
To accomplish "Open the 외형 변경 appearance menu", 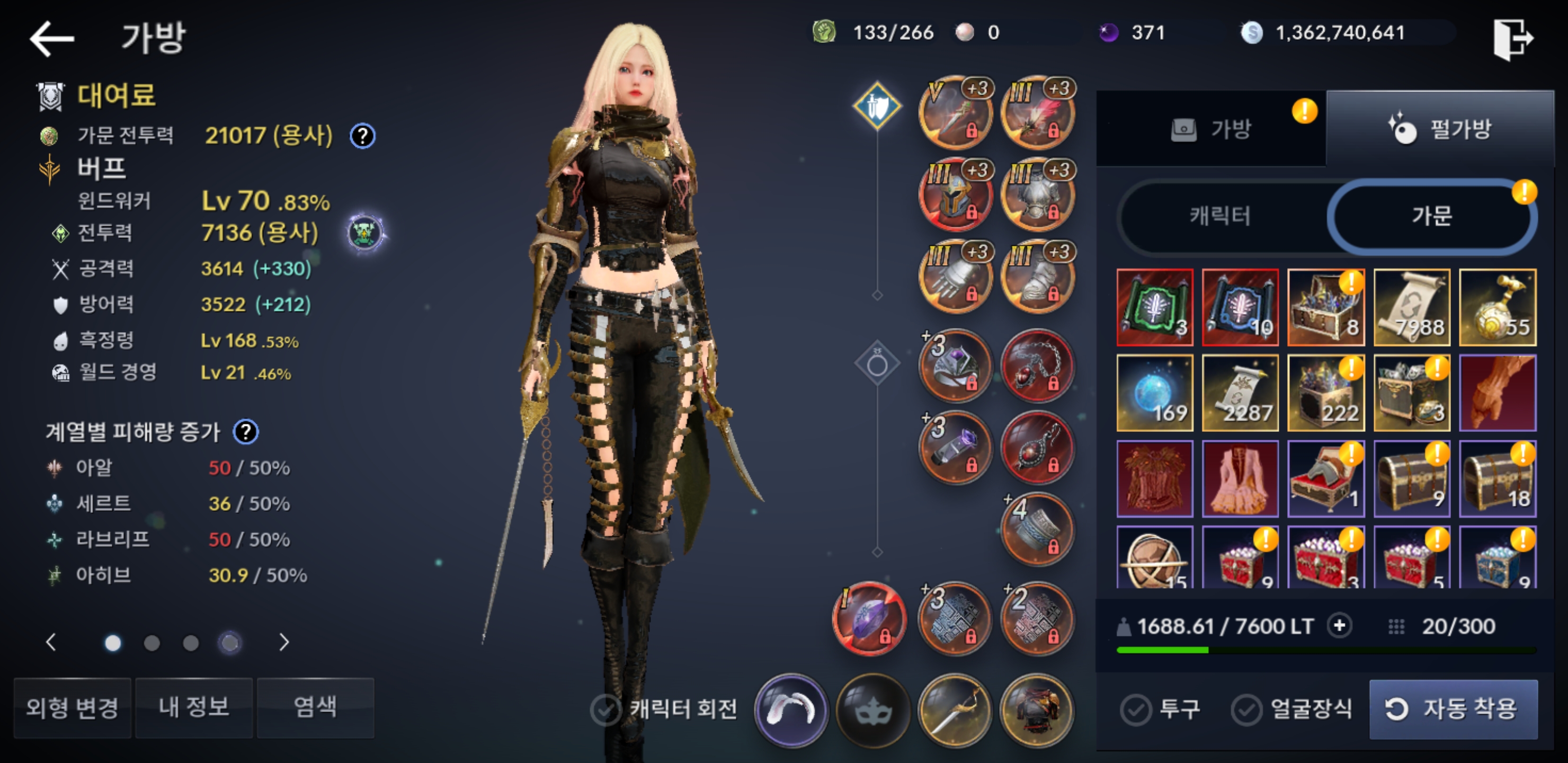I will coord(73,707).
